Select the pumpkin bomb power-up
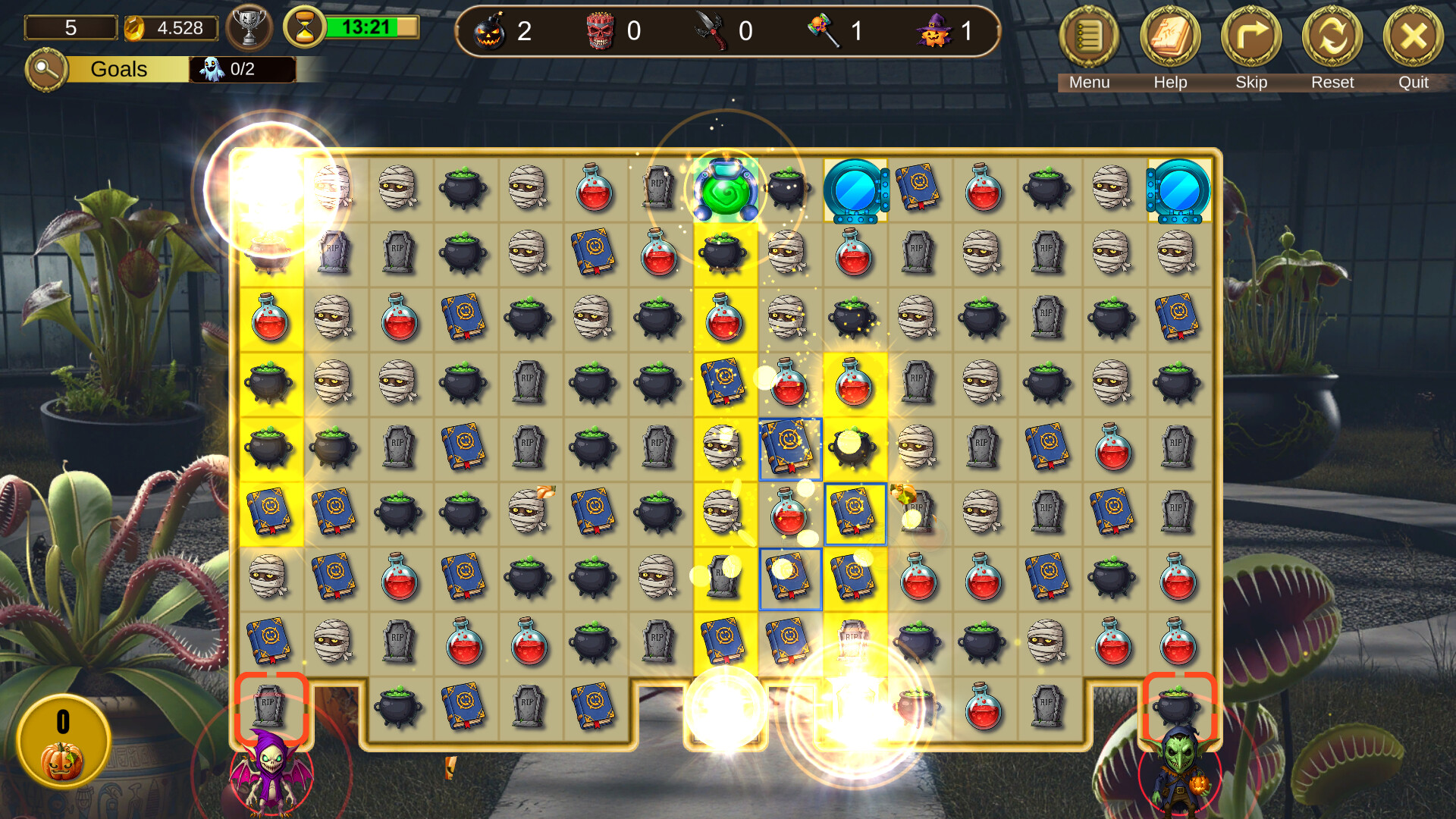The height and width of the screenshot is (819, 1456). coord(491,32)
